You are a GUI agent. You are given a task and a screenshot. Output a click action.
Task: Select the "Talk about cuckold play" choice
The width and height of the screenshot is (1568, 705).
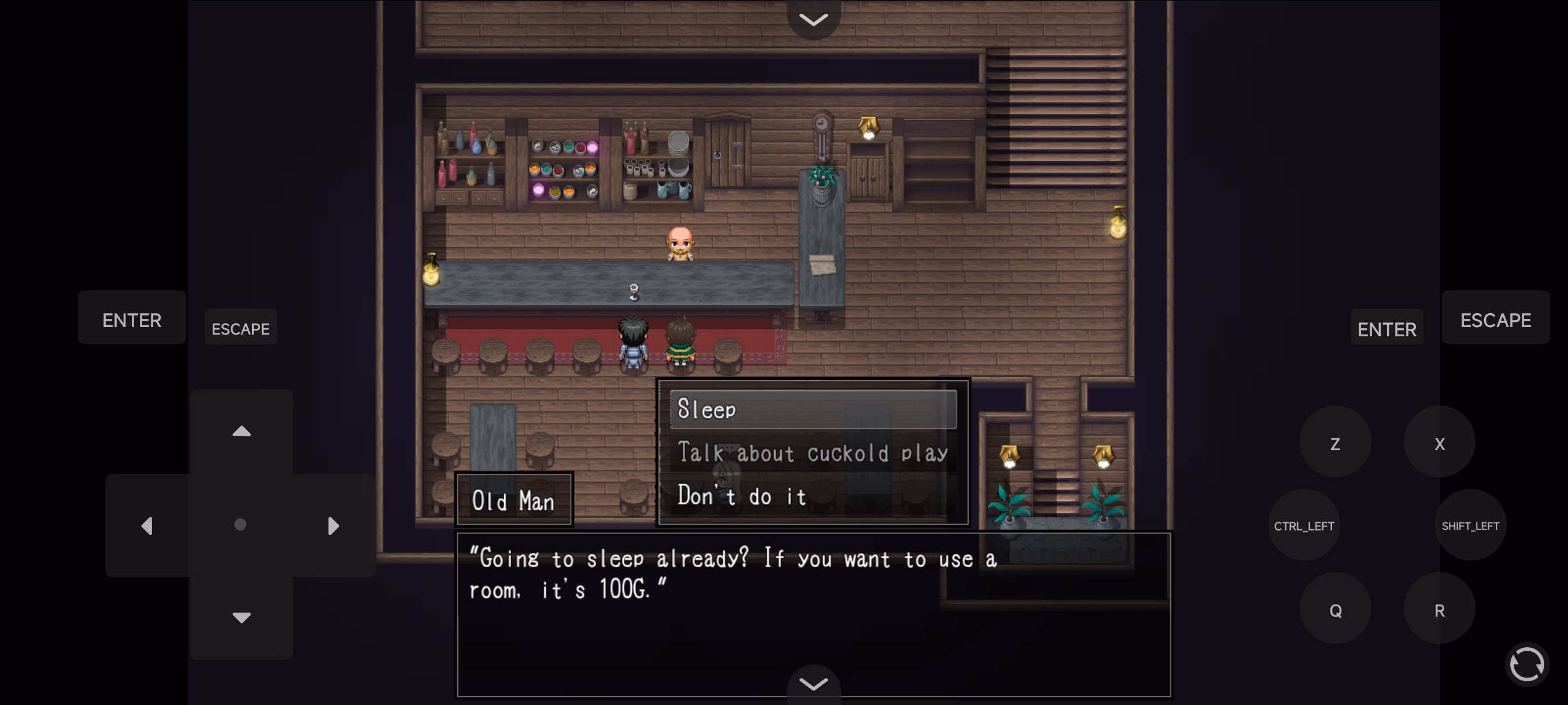(x=812, y=453)
